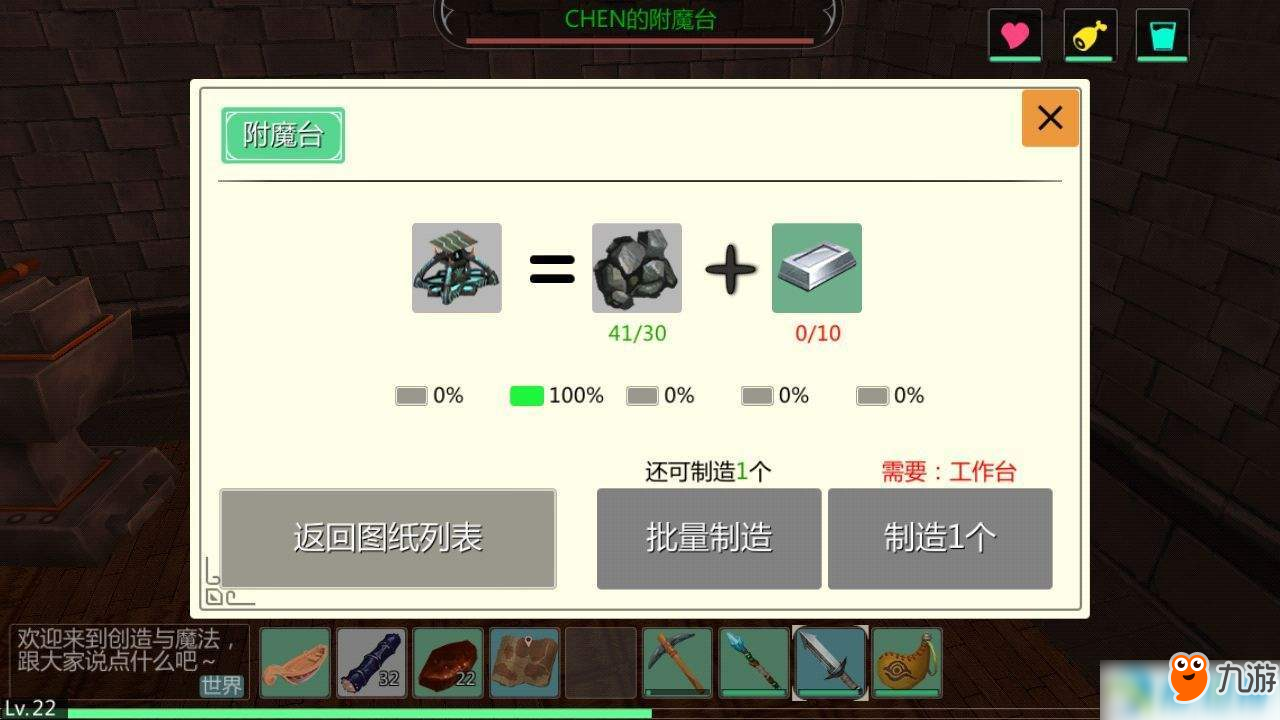Click the stone material icon showing 41/30
Image resolution: width=1280 pixels, height=720 pixels.
click(636, 267)
